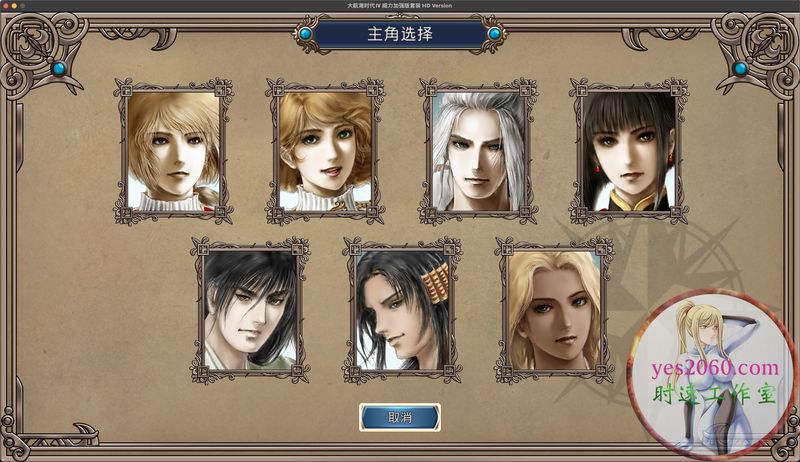Image resolution: width=800 pixels, height=462 pixels.
Task: Cancel with the 取消 button
Action: tap(400, 417)
